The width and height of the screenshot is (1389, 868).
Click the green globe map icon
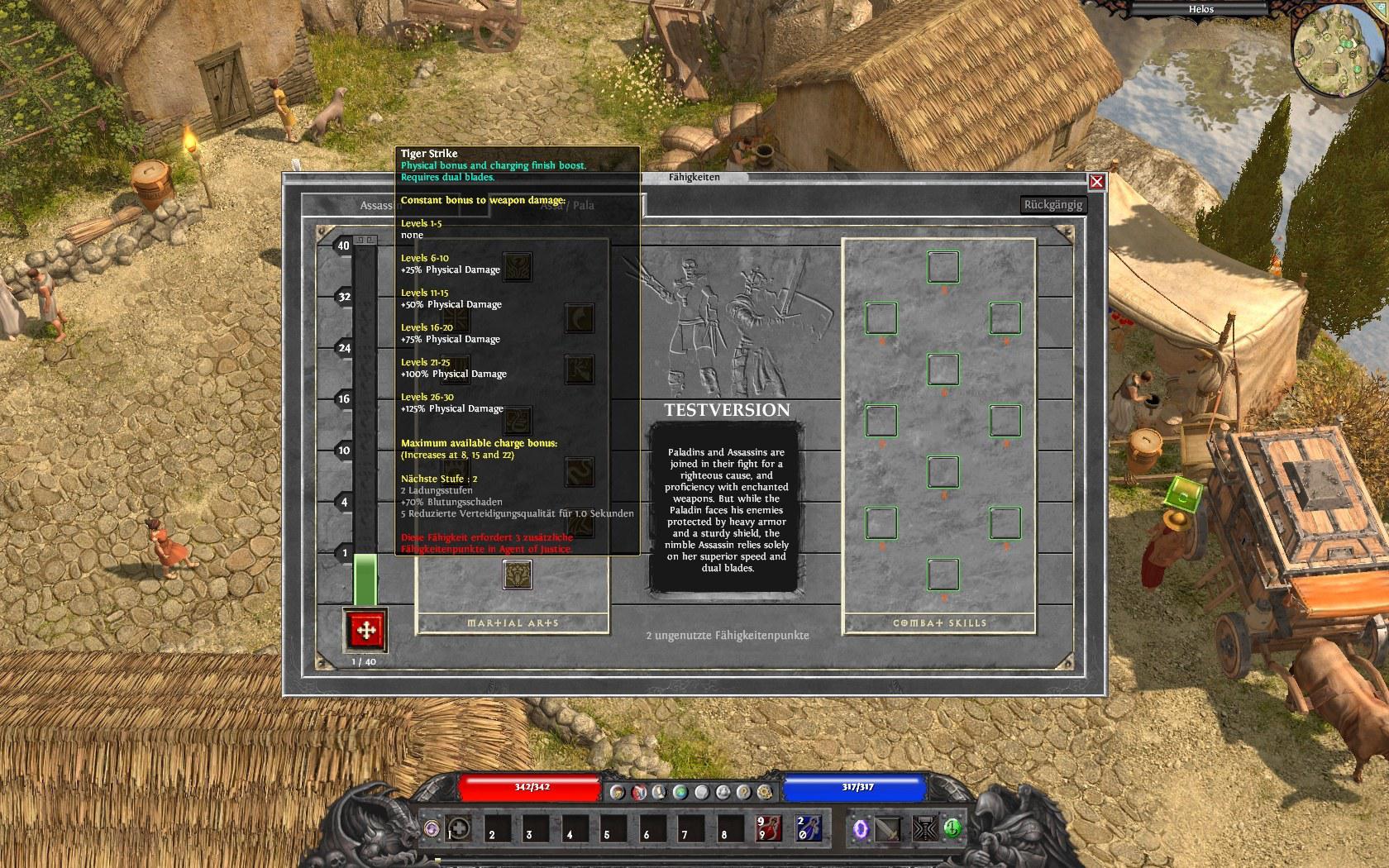point(680,792)
